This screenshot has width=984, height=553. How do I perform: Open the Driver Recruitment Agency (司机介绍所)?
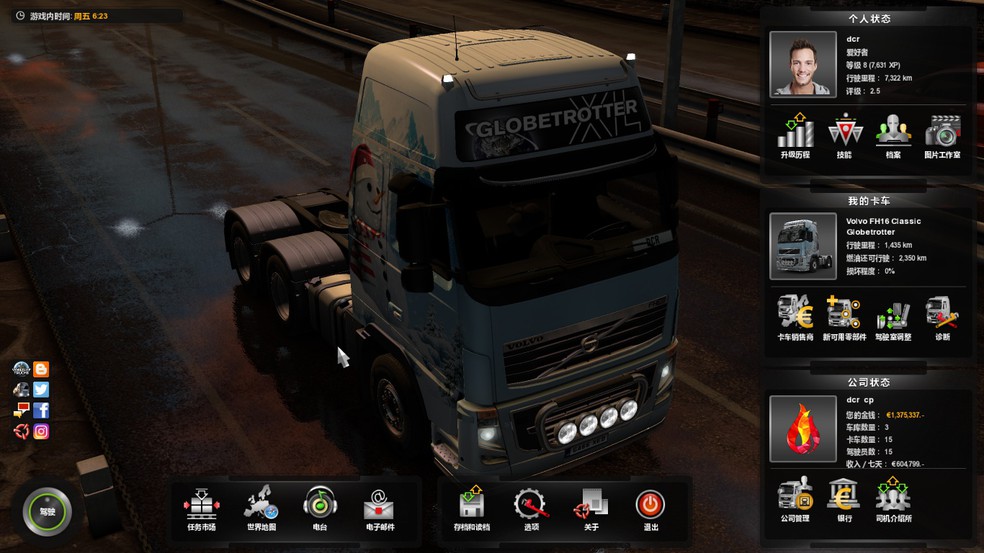[x=893, y=499]
